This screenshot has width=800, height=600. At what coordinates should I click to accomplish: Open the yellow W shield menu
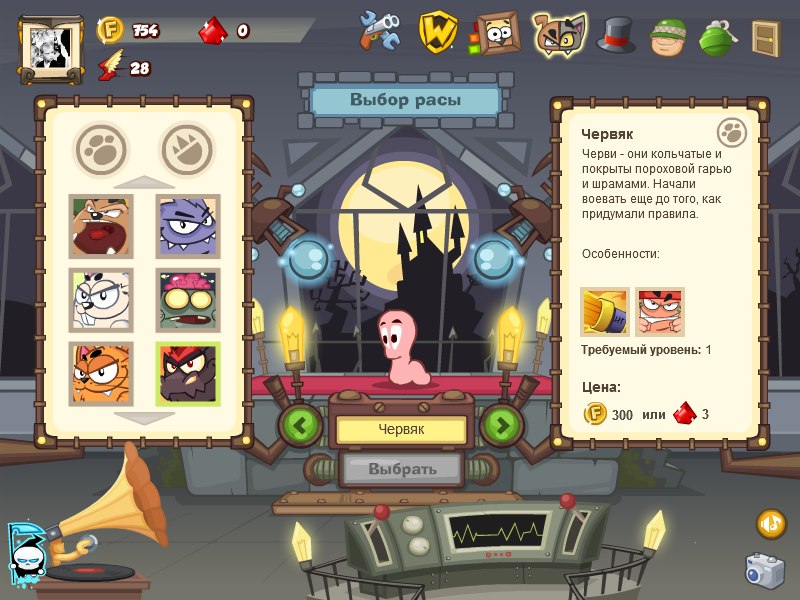(x=438, y=32)
